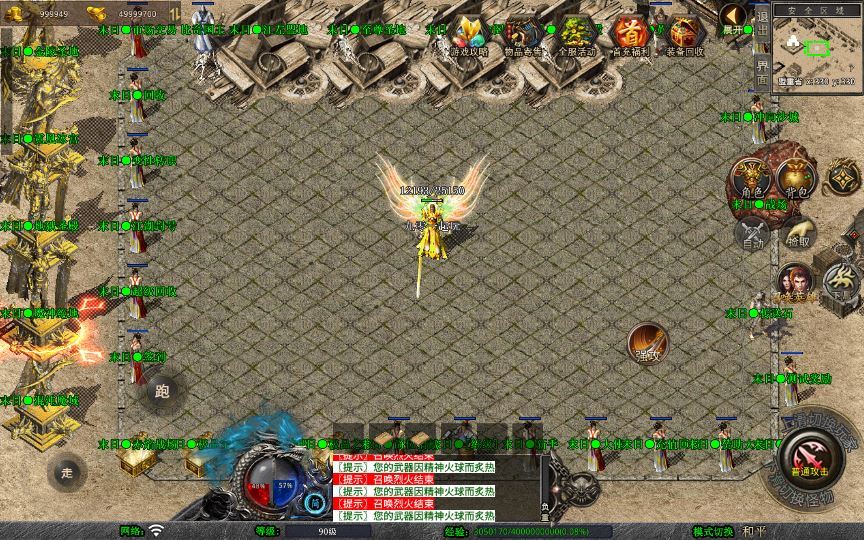Open the 物品寄售 consignment shop
The width and height of the screenshot is (864, 540).
pyautogui.click(x=523, y=35)
